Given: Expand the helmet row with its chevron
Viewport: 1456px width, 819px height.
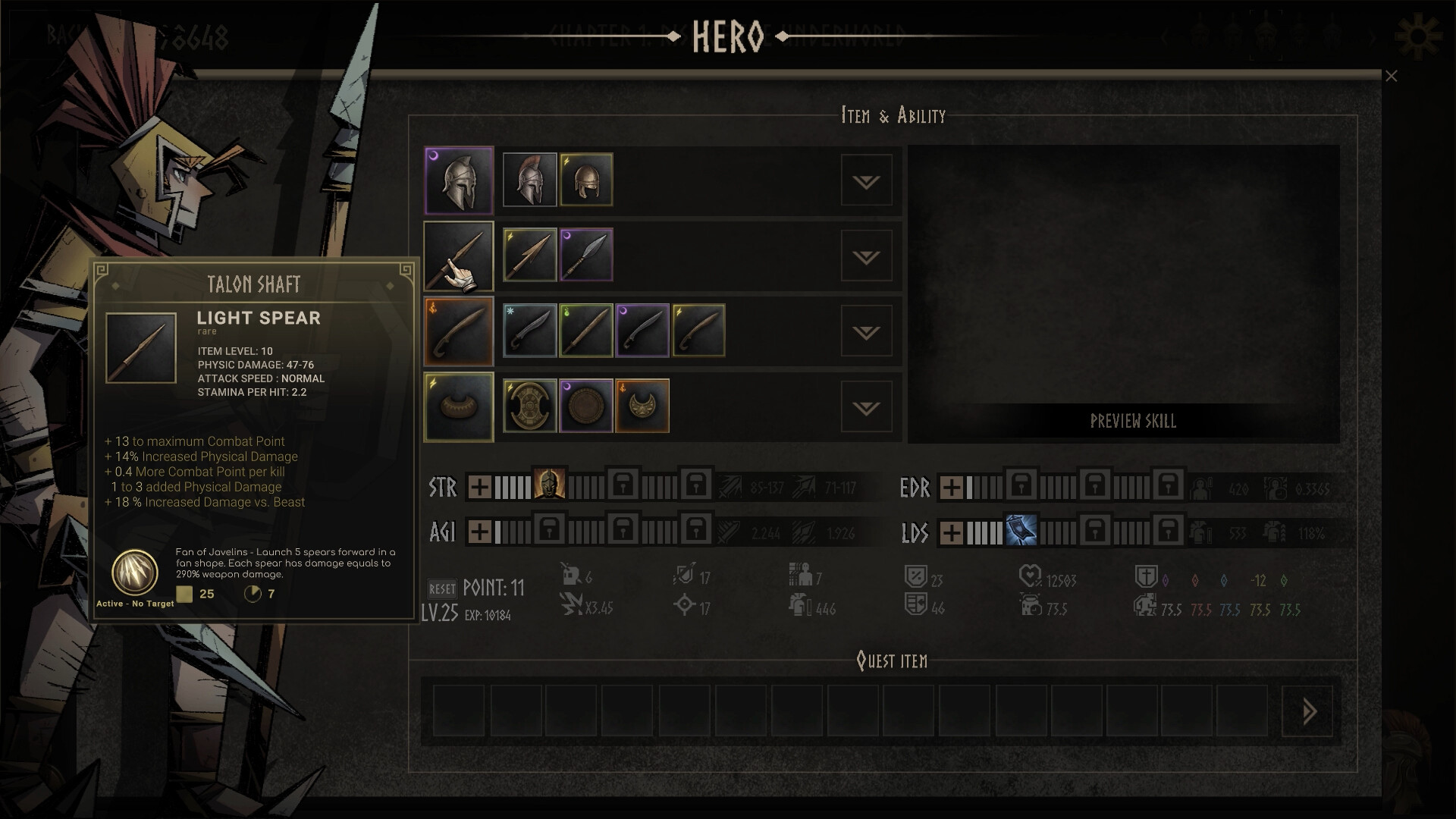Looking at the screenshot, I should tap(866, 180).
